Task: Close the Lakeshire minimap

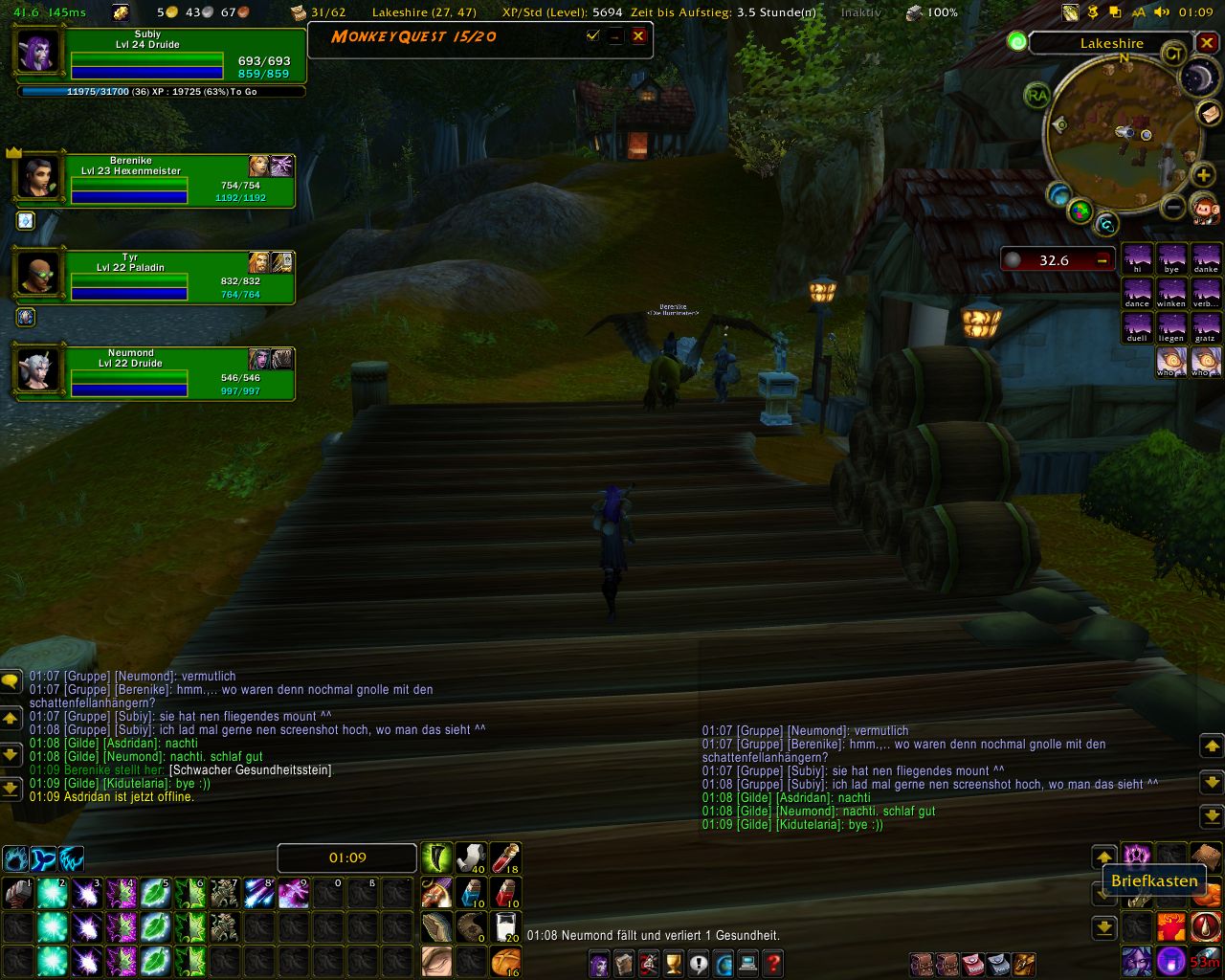Action: [1207, 43]
